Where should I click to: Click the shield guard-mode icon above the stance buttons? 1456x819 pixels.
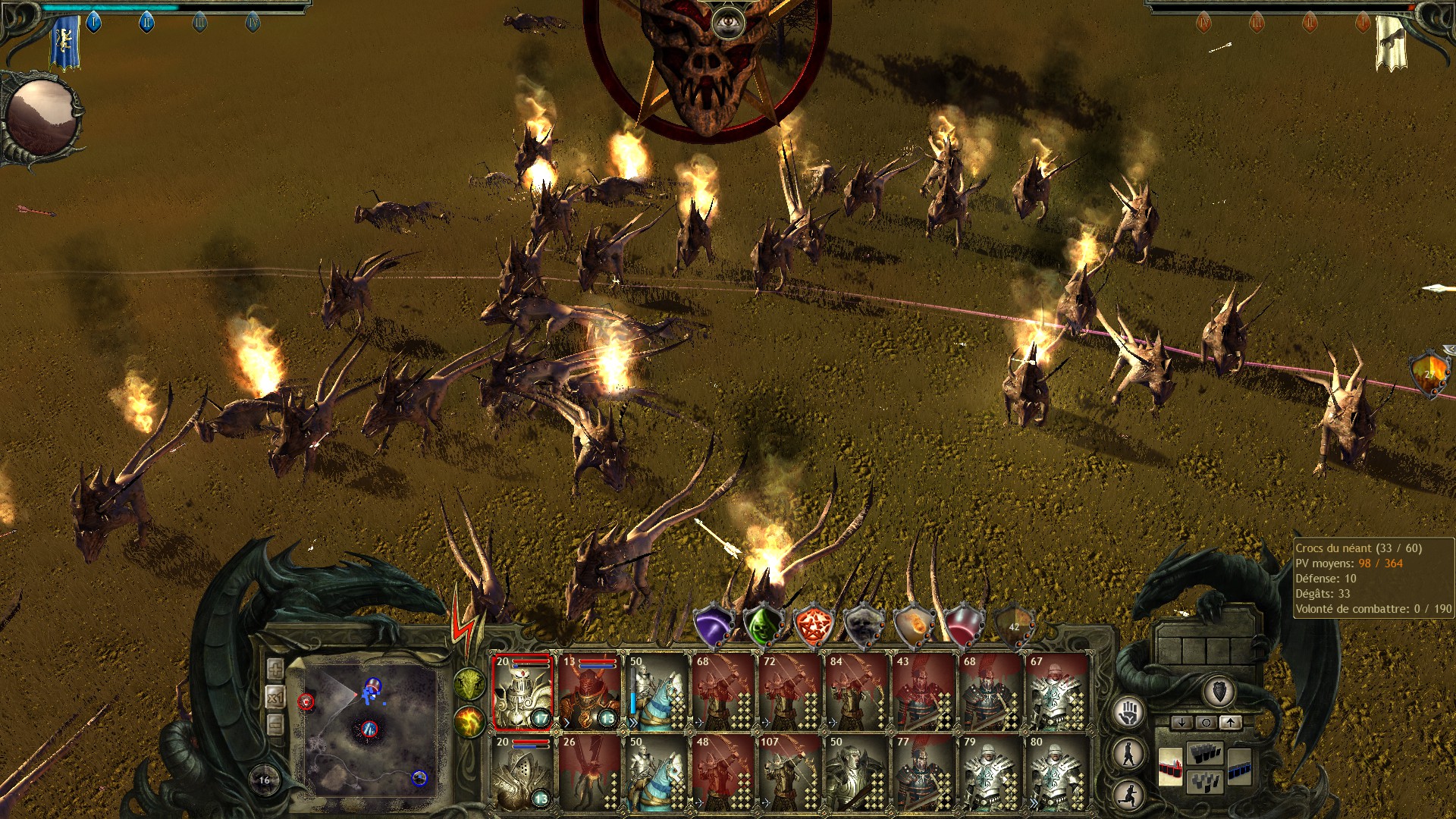coord(1219,691)
